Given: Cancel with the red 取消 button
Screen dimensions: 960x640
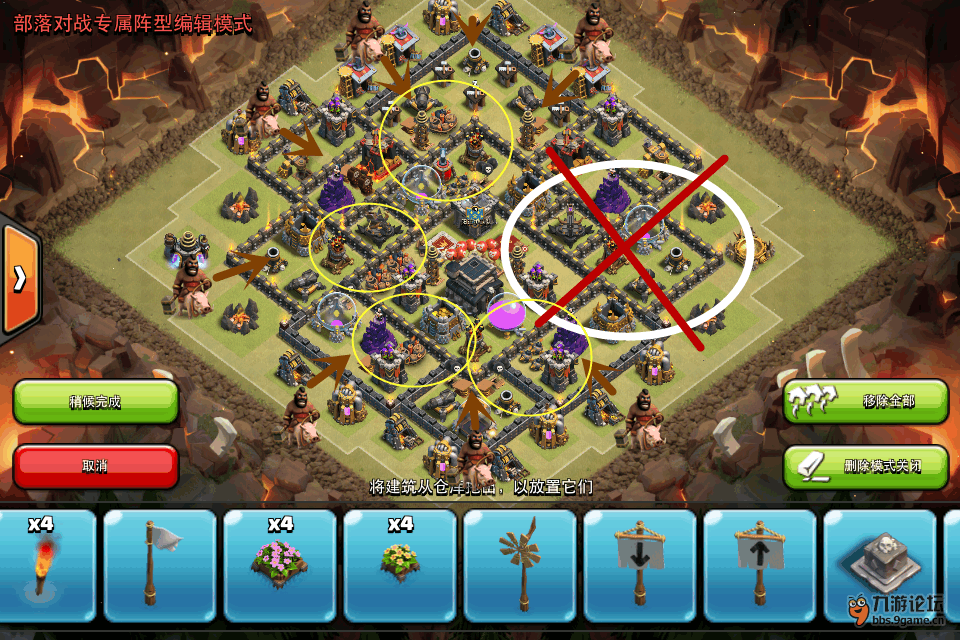Looking at the screenshot, I should (95, 466).
